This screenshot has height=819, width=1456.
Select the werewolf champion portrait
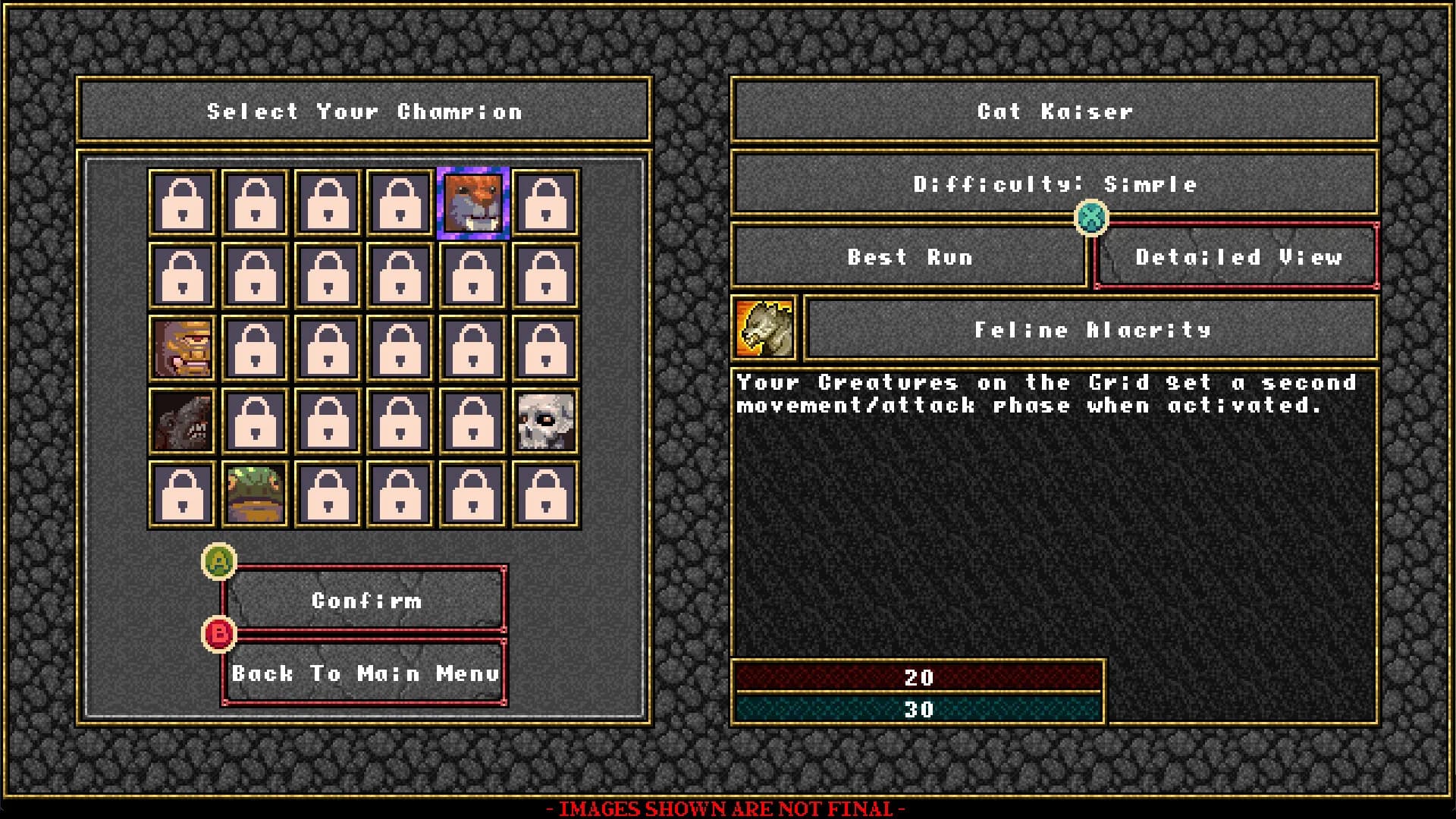tap(181, 421)
